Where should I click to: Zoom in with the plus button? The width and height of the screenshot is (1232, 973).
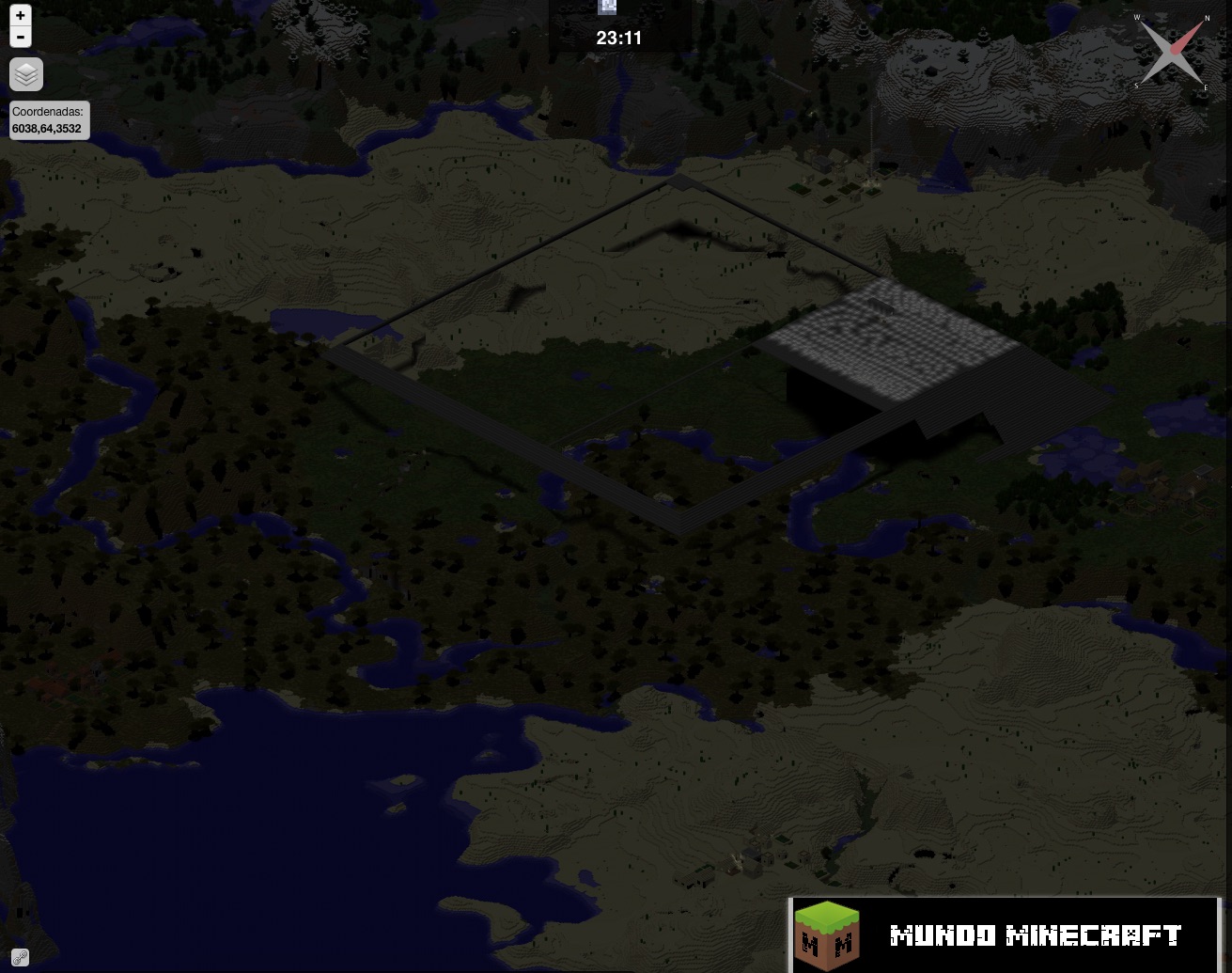tap(20, 15)
